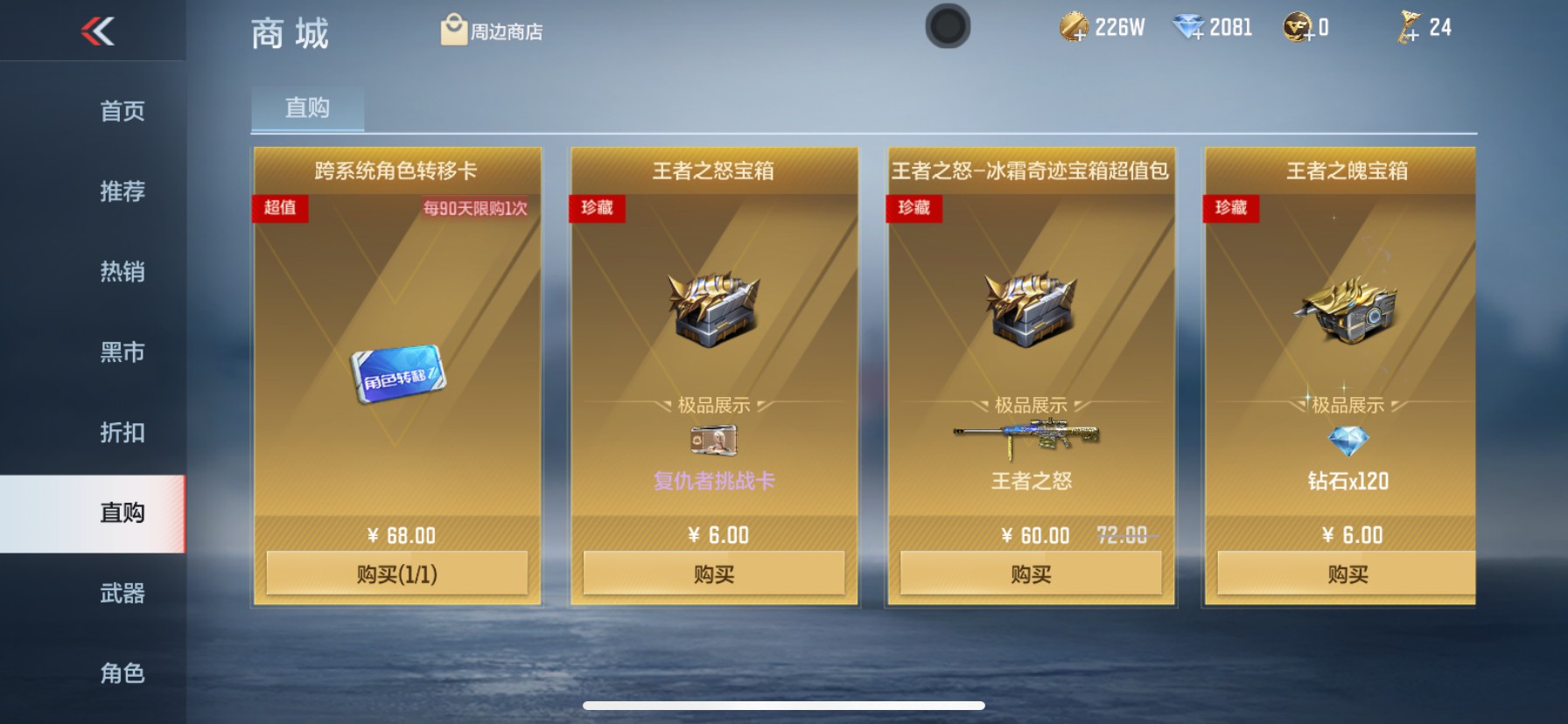The image size is (1568, 724).
Task: Click 复仇者挑战卡 text on the chest card
Action: coord(713,481)
